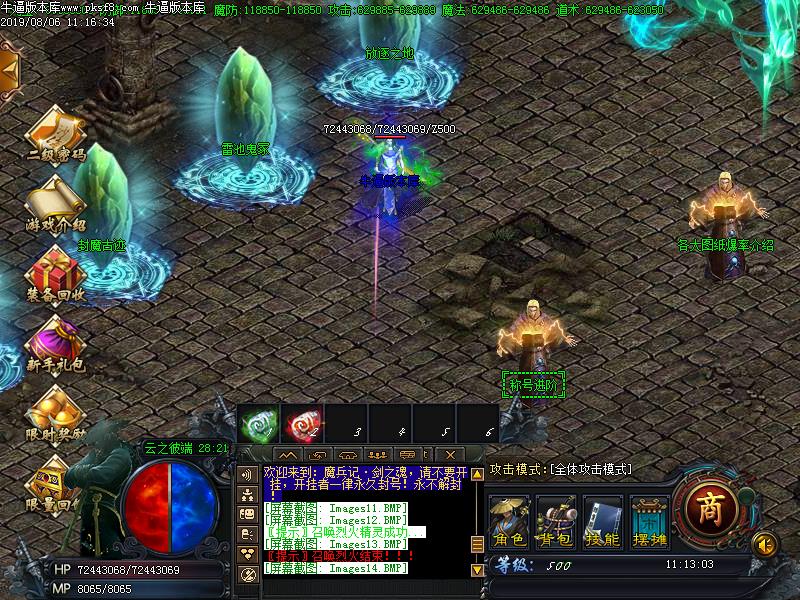Screen dimensions: 800x600
Task: Toggle the sound speaker button
Action: [x=765, y=544]
